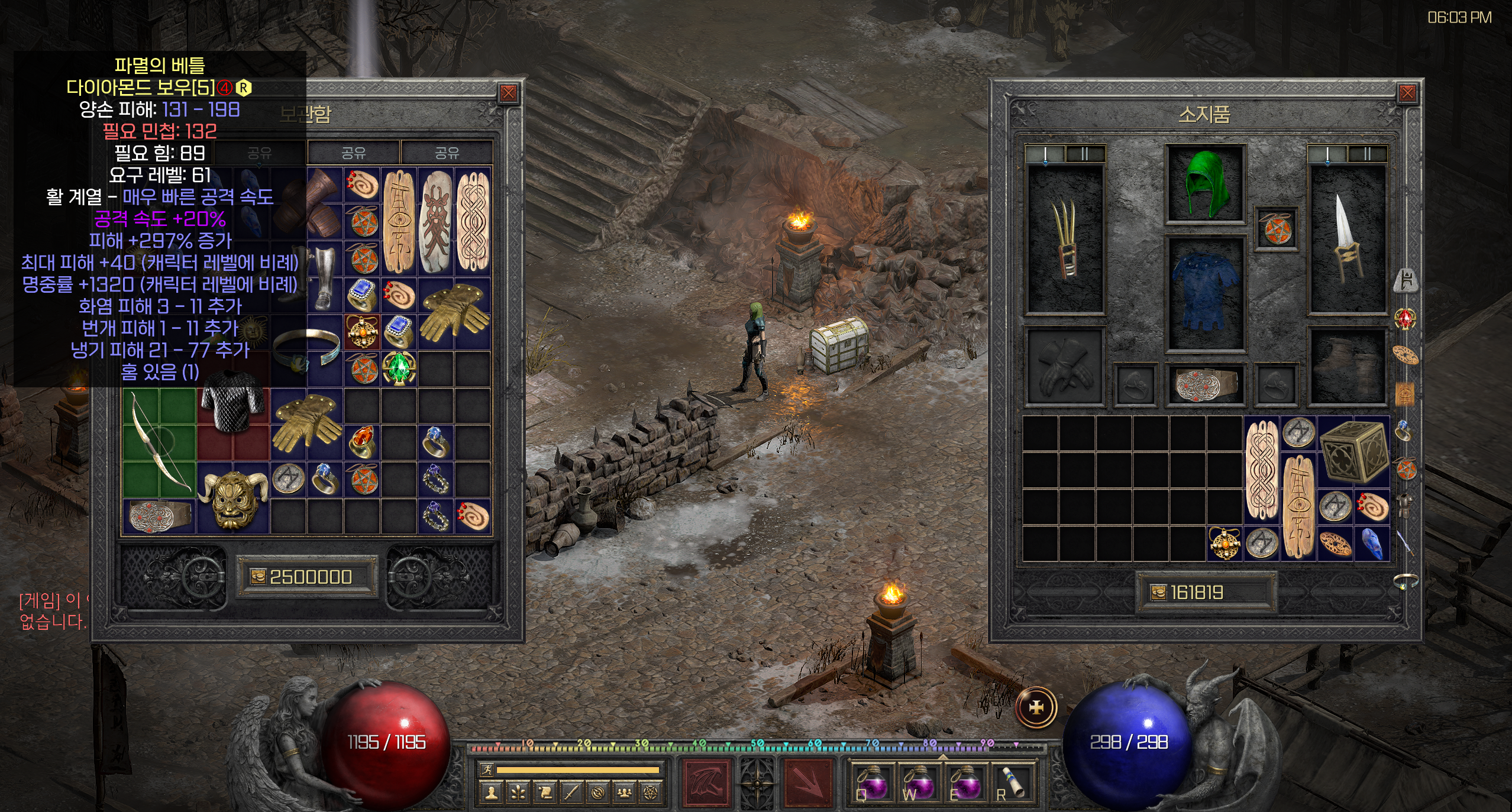Select the equipped green hood helmet
The width and height of the screenshot is (1512, 812).
(x=1206, y=184)
